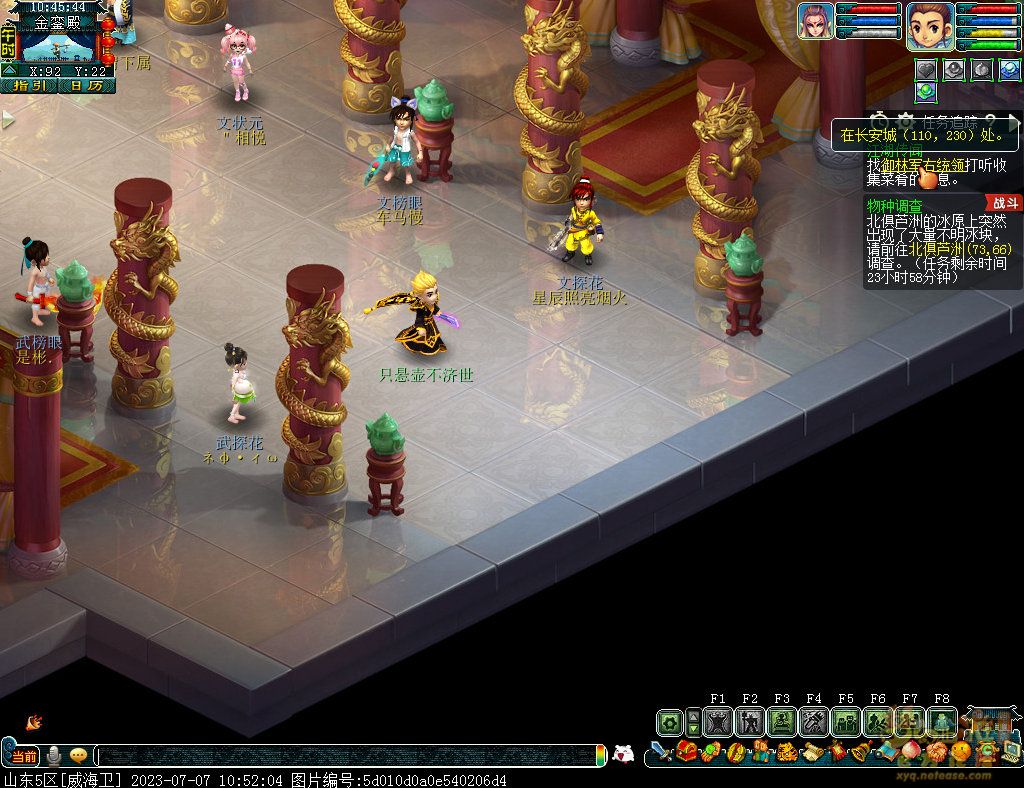Select the purple-haired pet portrait
The height and width of the screenshot is (788, 1024).
click(x=815, y=21)
